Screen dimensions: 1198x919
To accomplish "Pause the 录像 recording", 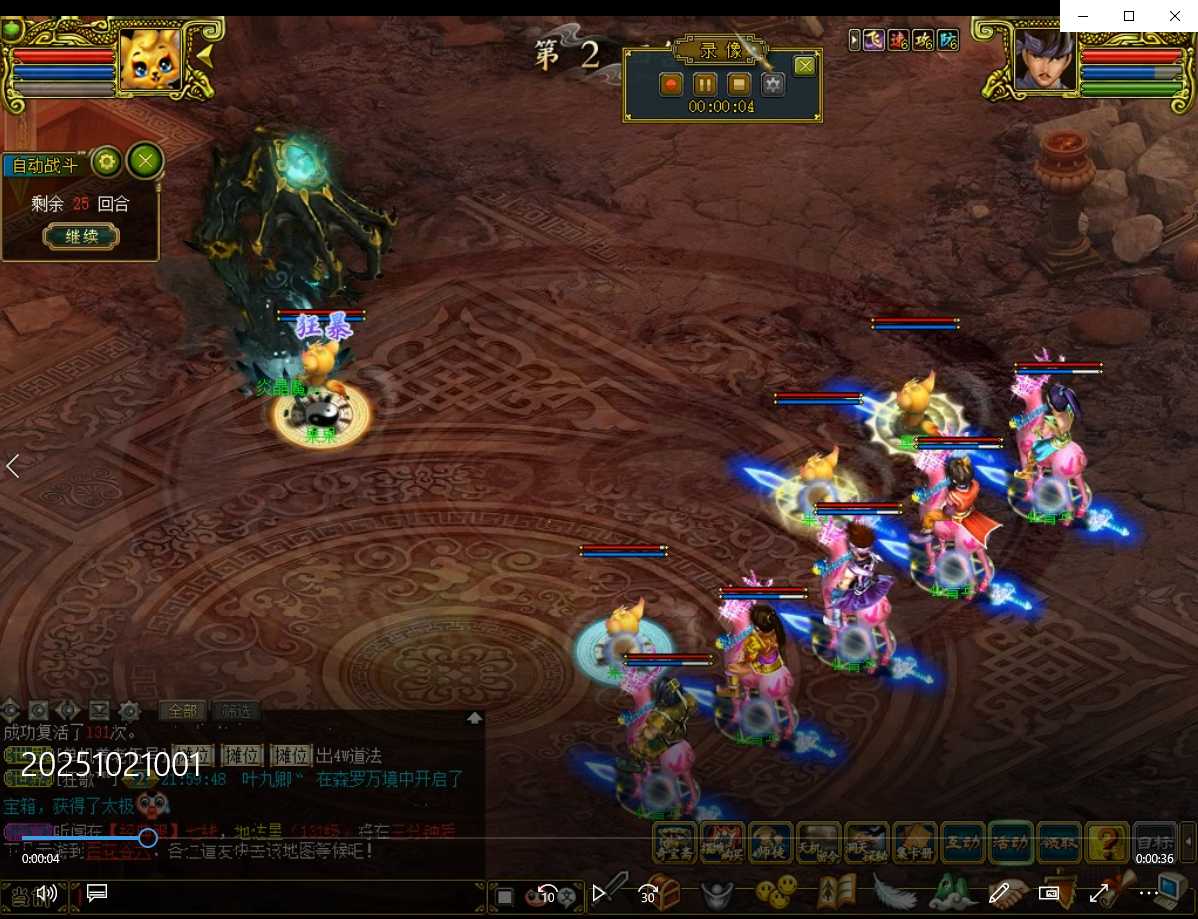I will 705,85.
